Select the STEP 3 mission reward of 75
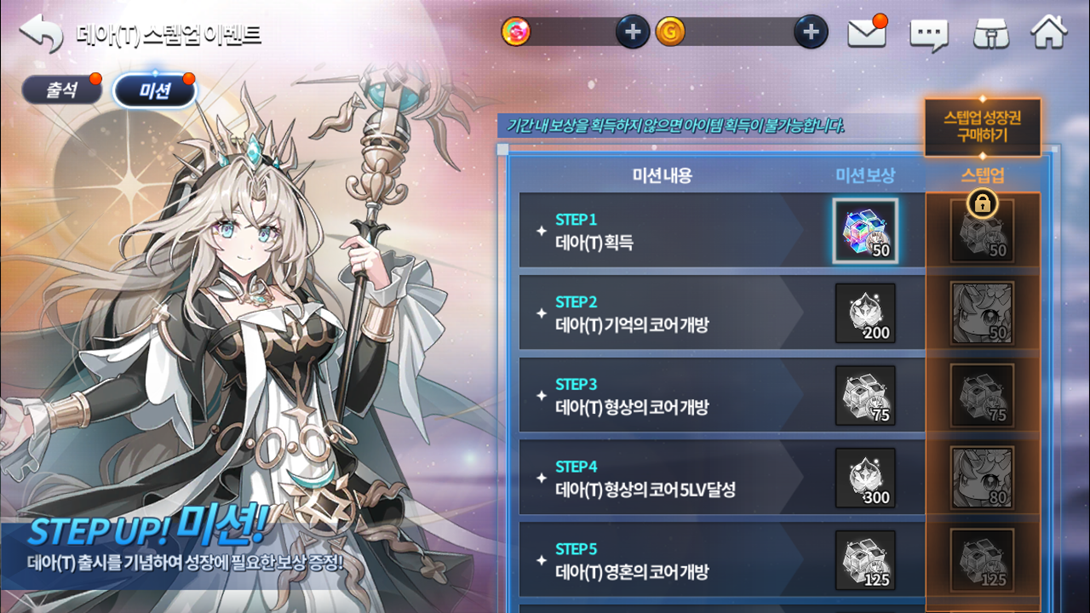The width and height of the screenshot is (1090, 613). pos(865,396)
